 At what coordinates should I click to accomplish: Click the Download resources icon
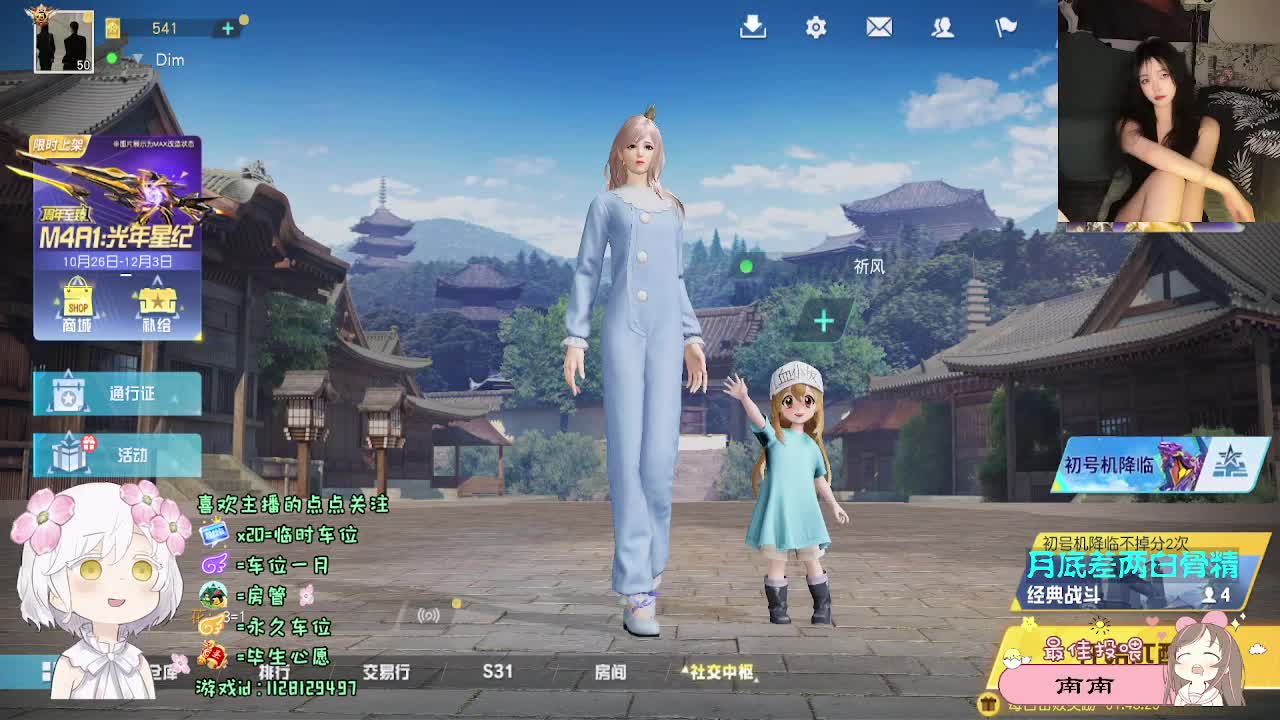pos(753,28)
